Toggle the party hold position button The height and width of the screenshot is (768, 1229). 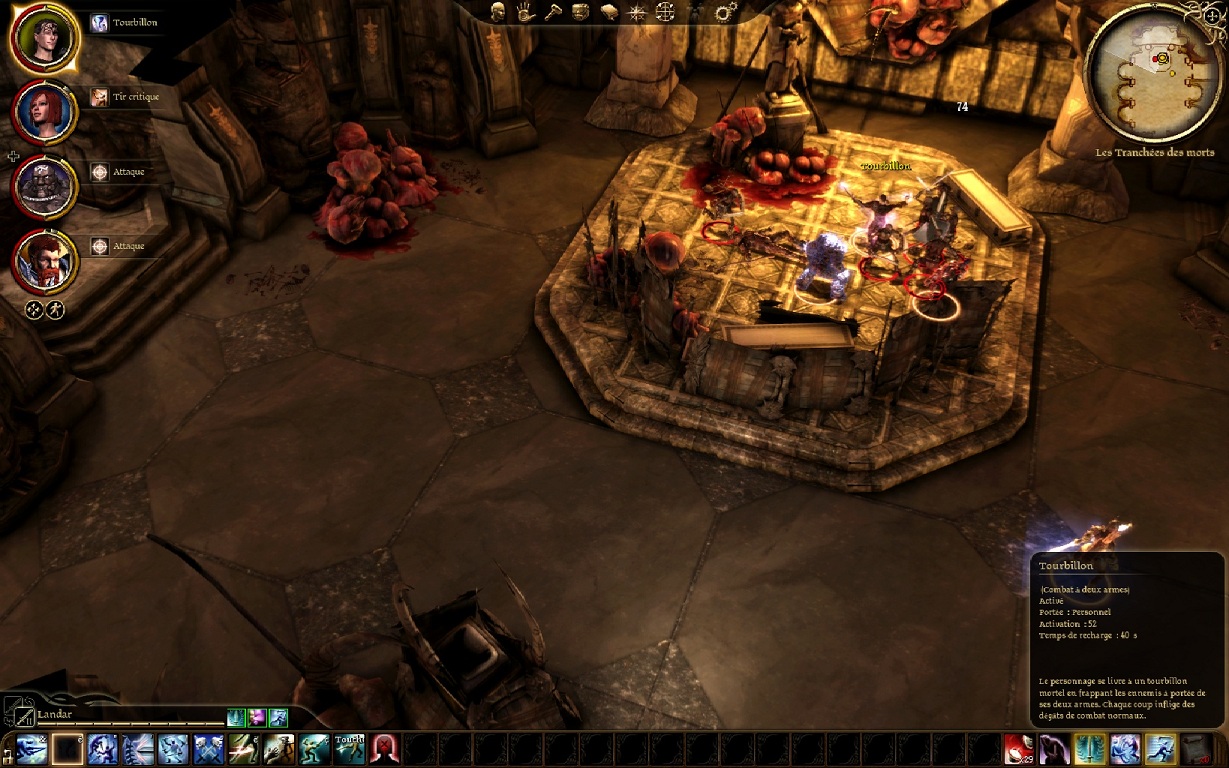(x=34, y=310)
